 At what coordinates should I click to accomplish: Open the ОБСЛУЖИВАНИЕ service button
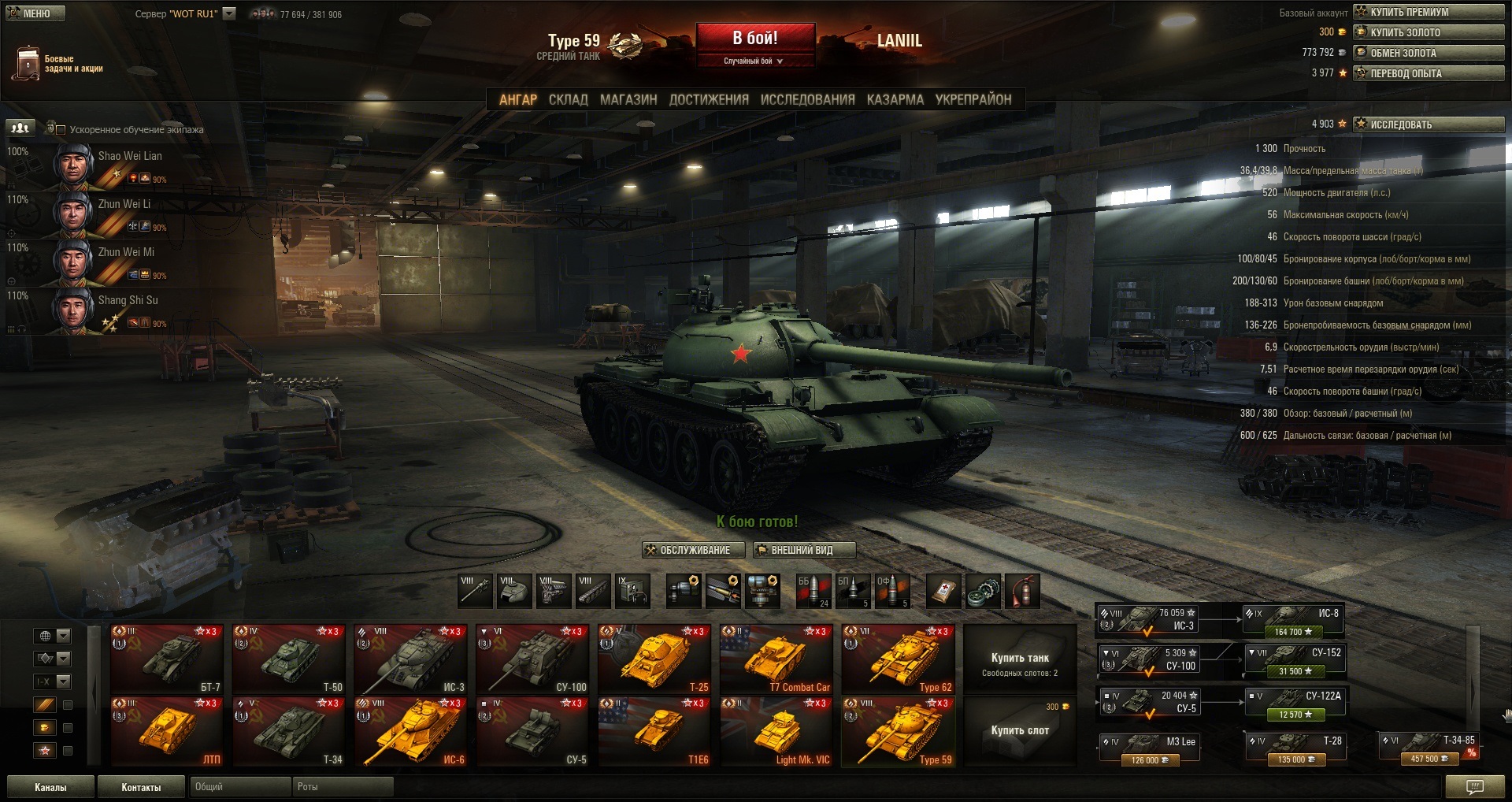pyautogui.click(x=693, y=550)
